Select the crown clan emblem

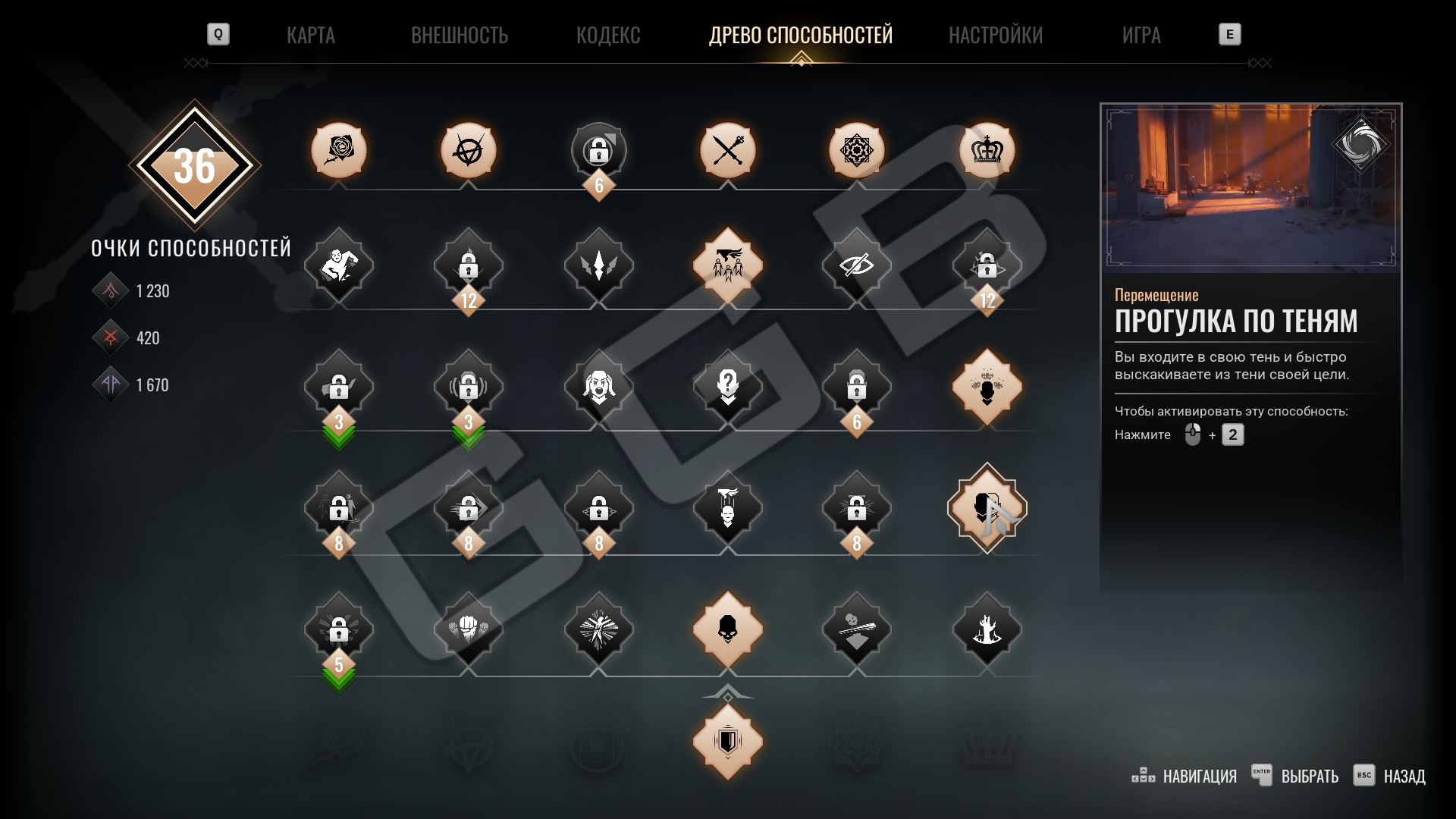987,150
